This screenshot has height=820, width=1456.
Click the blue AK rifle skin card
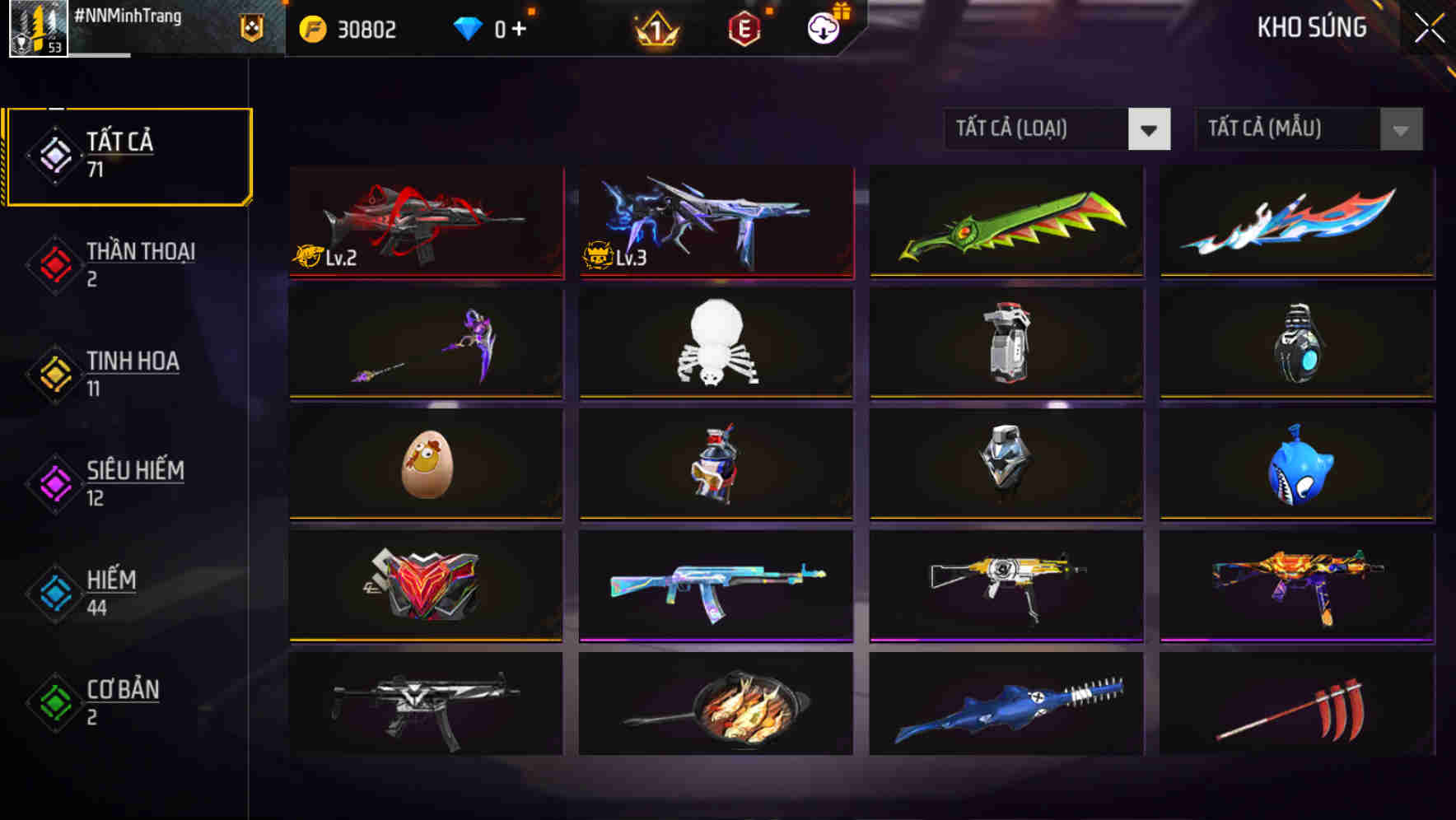coord(715,586)
